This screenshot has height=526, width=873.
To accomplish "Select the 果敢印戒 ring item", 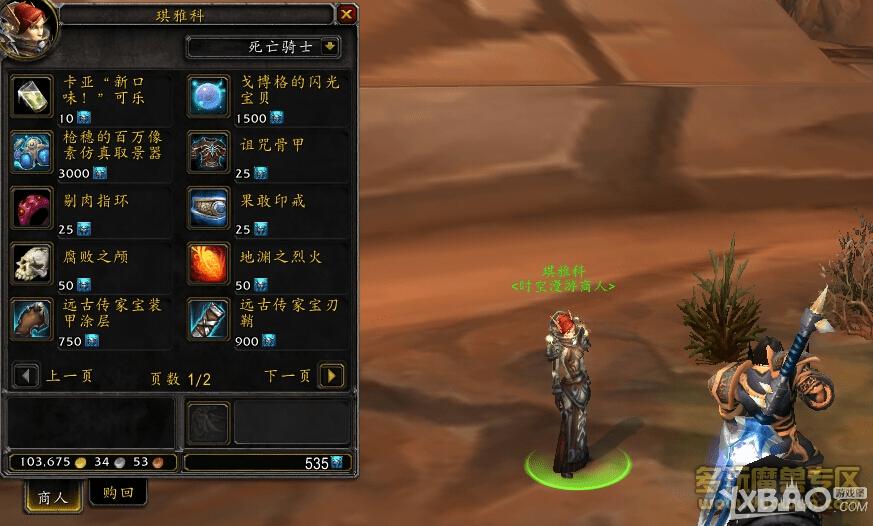I will (x=209, y=208).
